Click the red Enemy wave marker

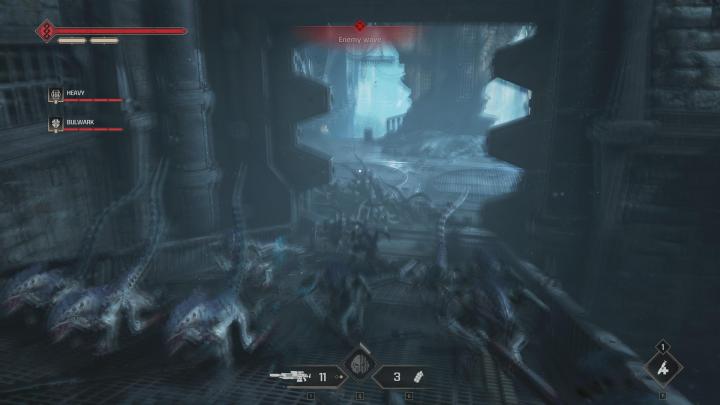click(360, 27)
